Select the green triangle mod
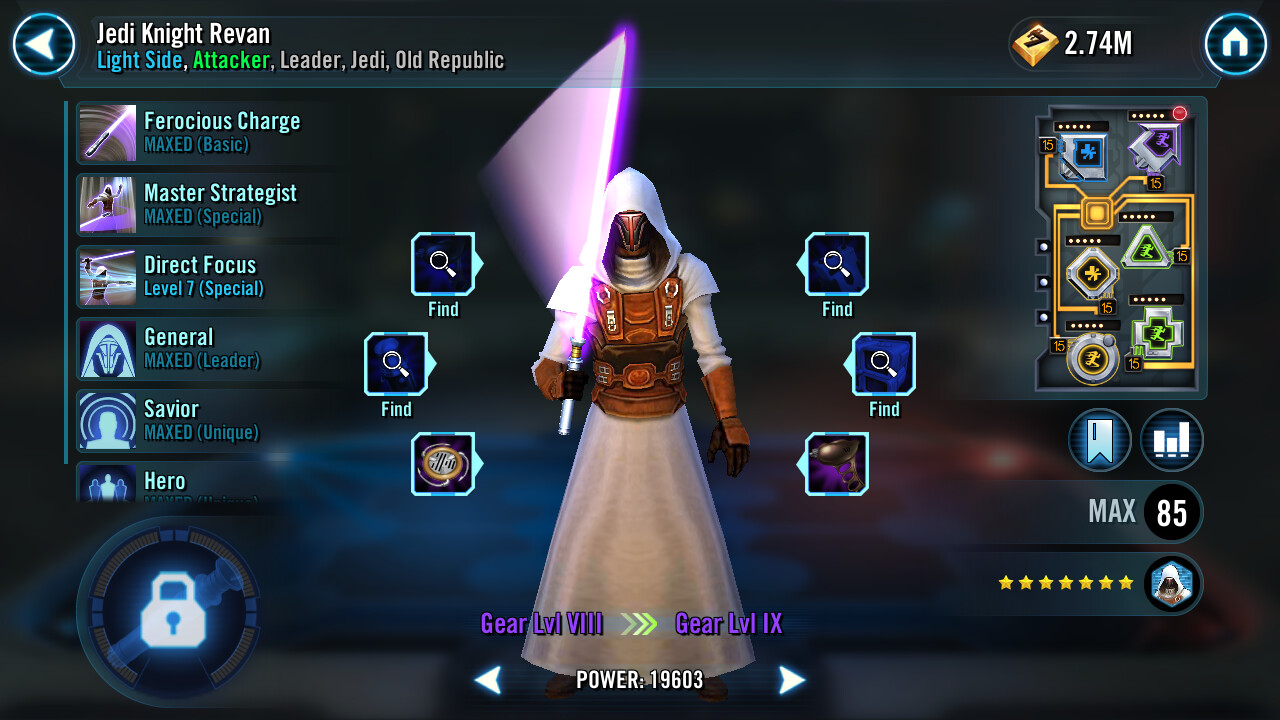The height and width of the screenshot is (720, 1280). 1146,247
